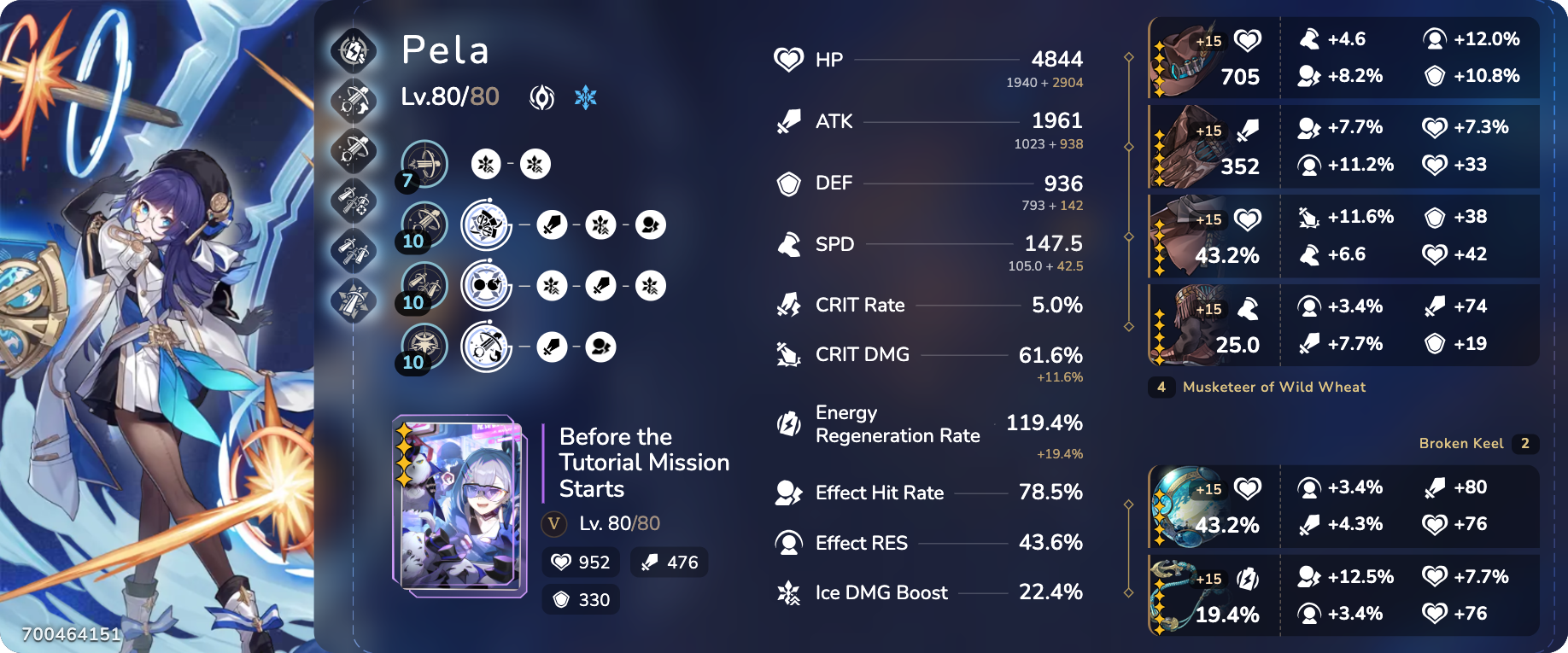
Task: Toggle the Eidolon V badge
Action: point(553,524)
